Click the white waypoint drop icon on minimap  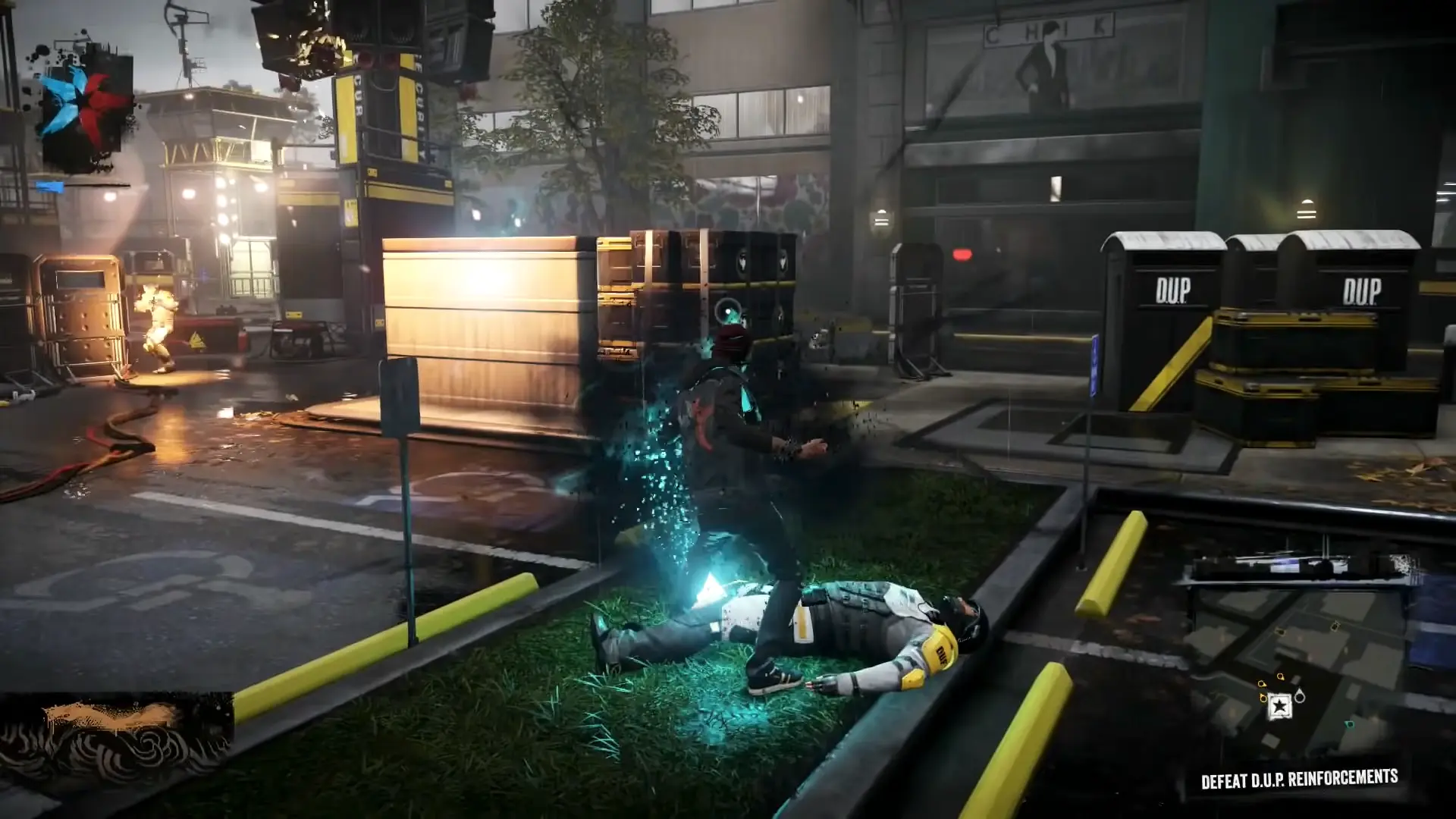1300,696
